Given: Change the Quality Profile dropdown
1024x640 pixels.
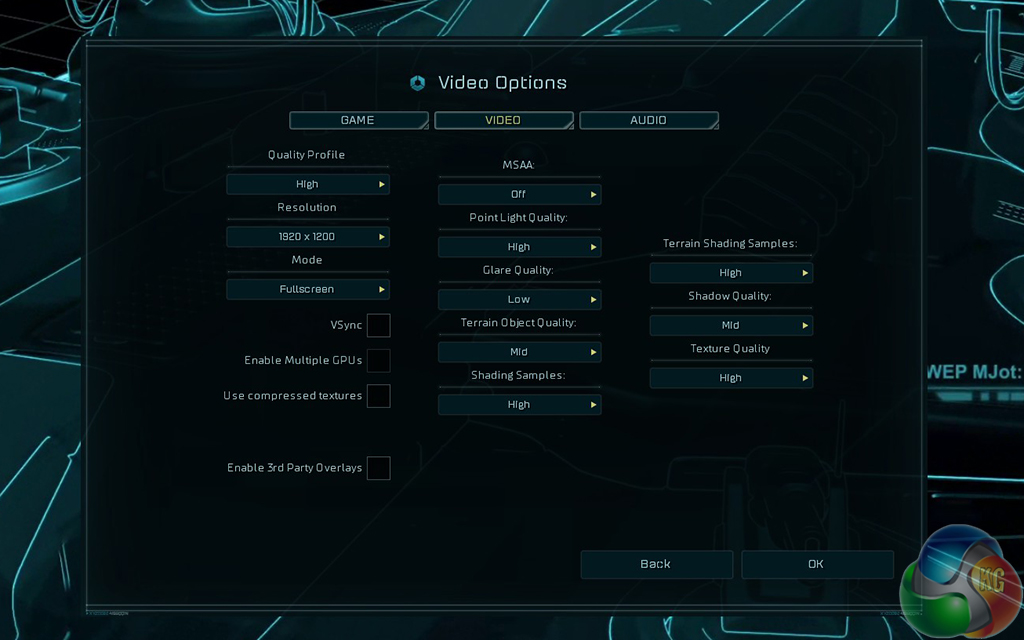Looking at the screenshot, I should (x=307, y=184).
